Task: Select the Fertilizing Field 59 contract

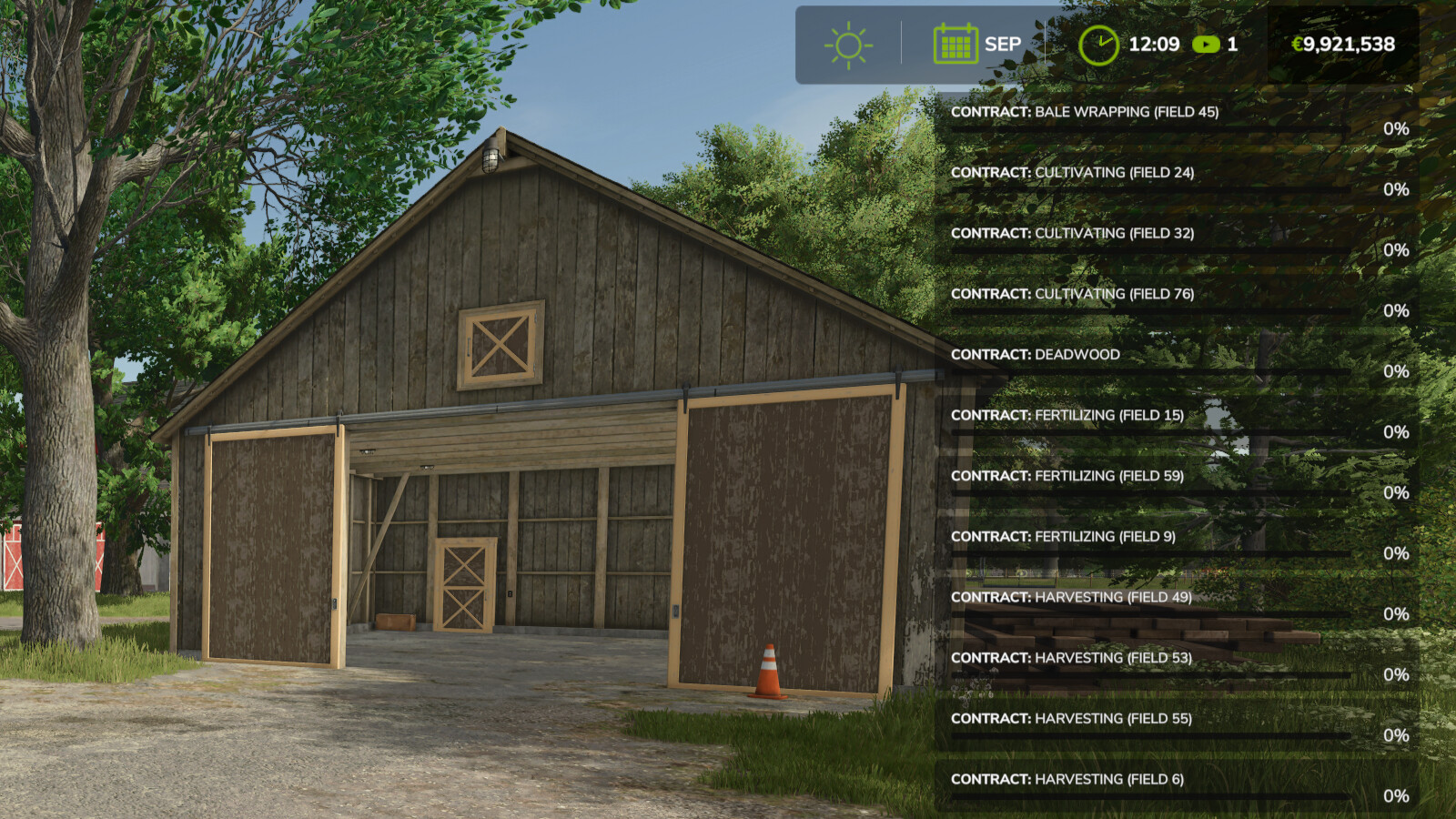Action: point(1067,476)
